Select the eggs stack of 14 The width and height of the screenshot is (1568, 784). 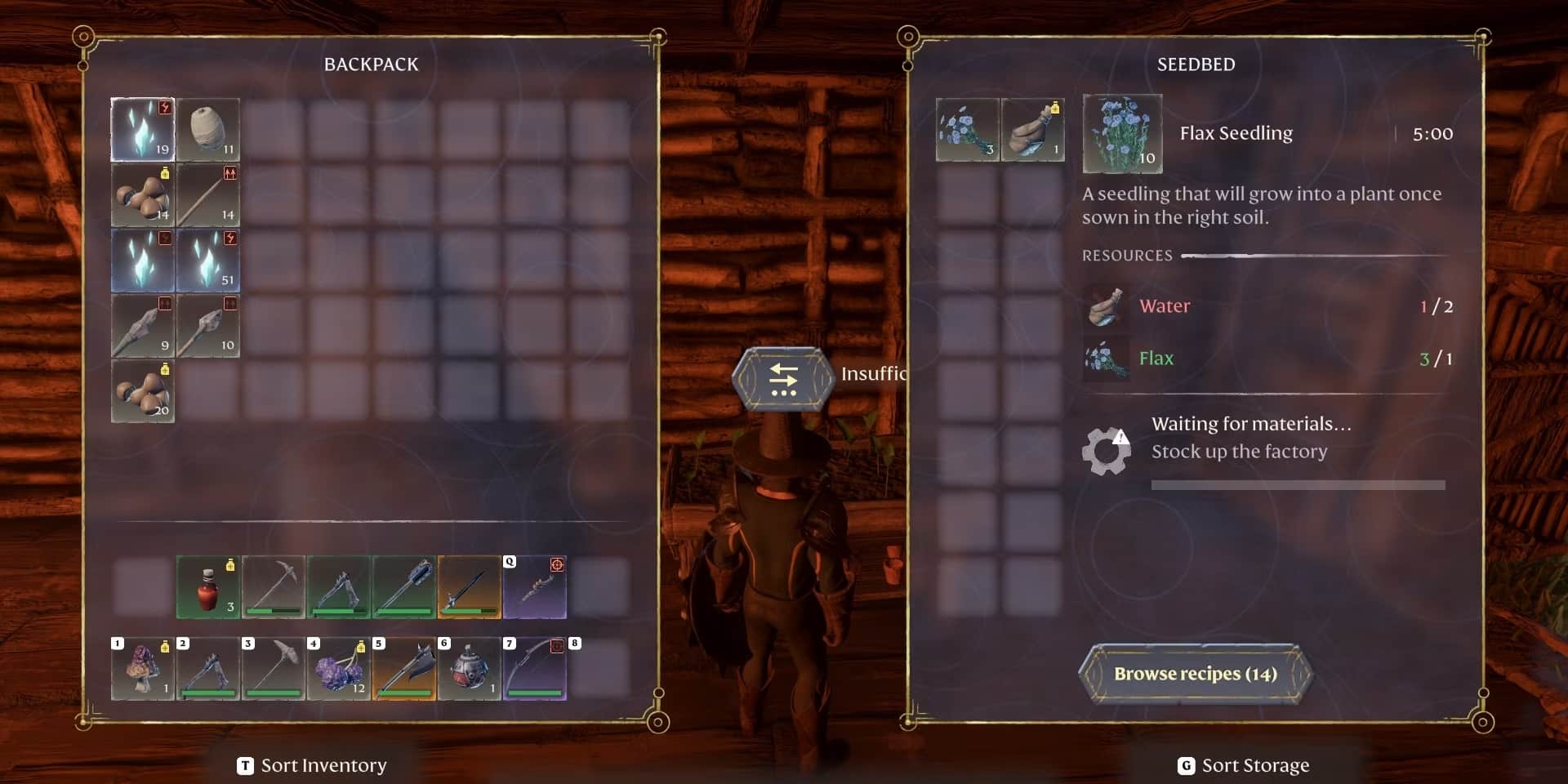click(x=142, y=194)
